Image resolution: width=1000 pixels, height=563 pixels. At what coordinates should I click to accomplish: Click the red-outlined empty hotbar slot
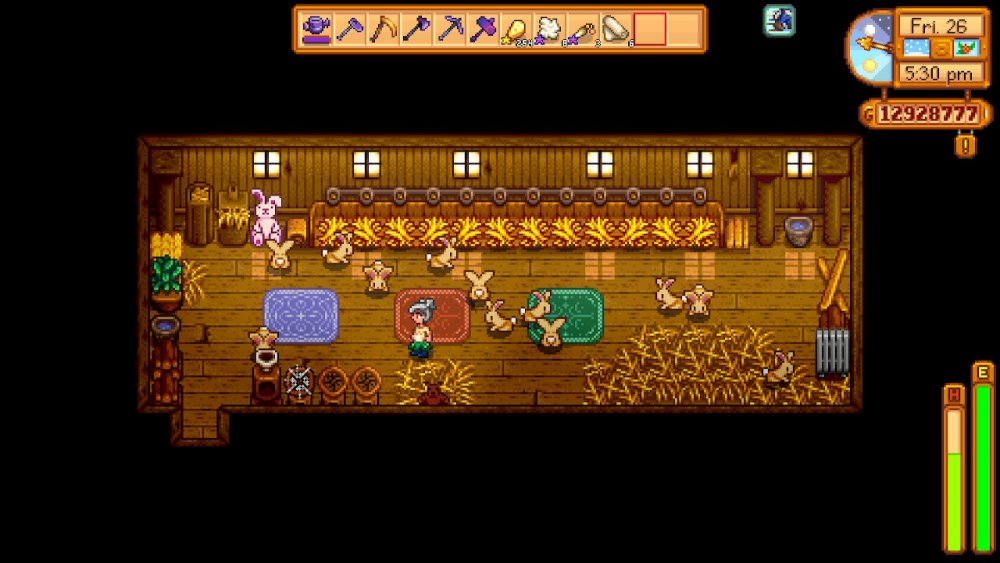pos(650,29)
